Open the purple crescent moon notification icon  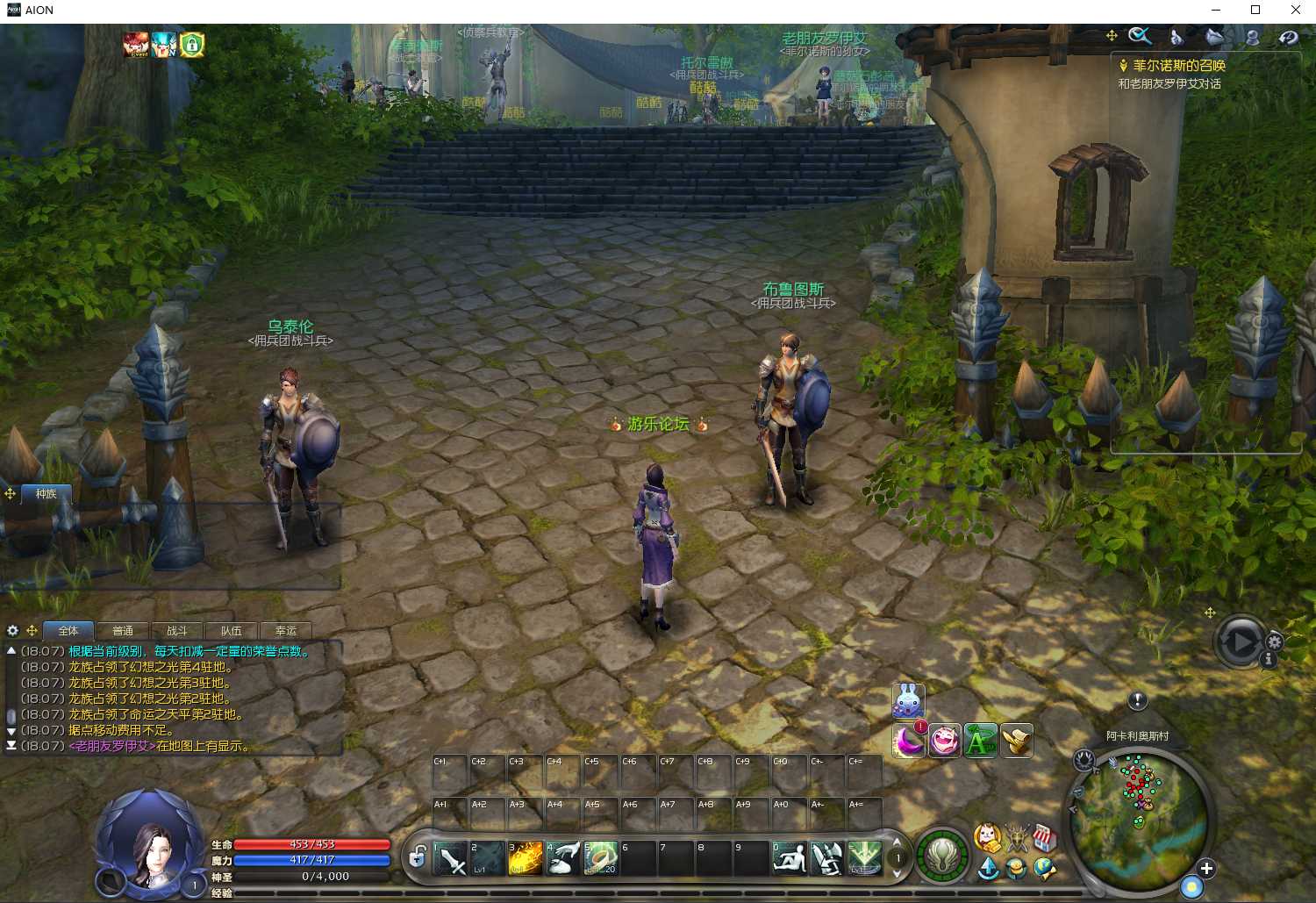909,742
